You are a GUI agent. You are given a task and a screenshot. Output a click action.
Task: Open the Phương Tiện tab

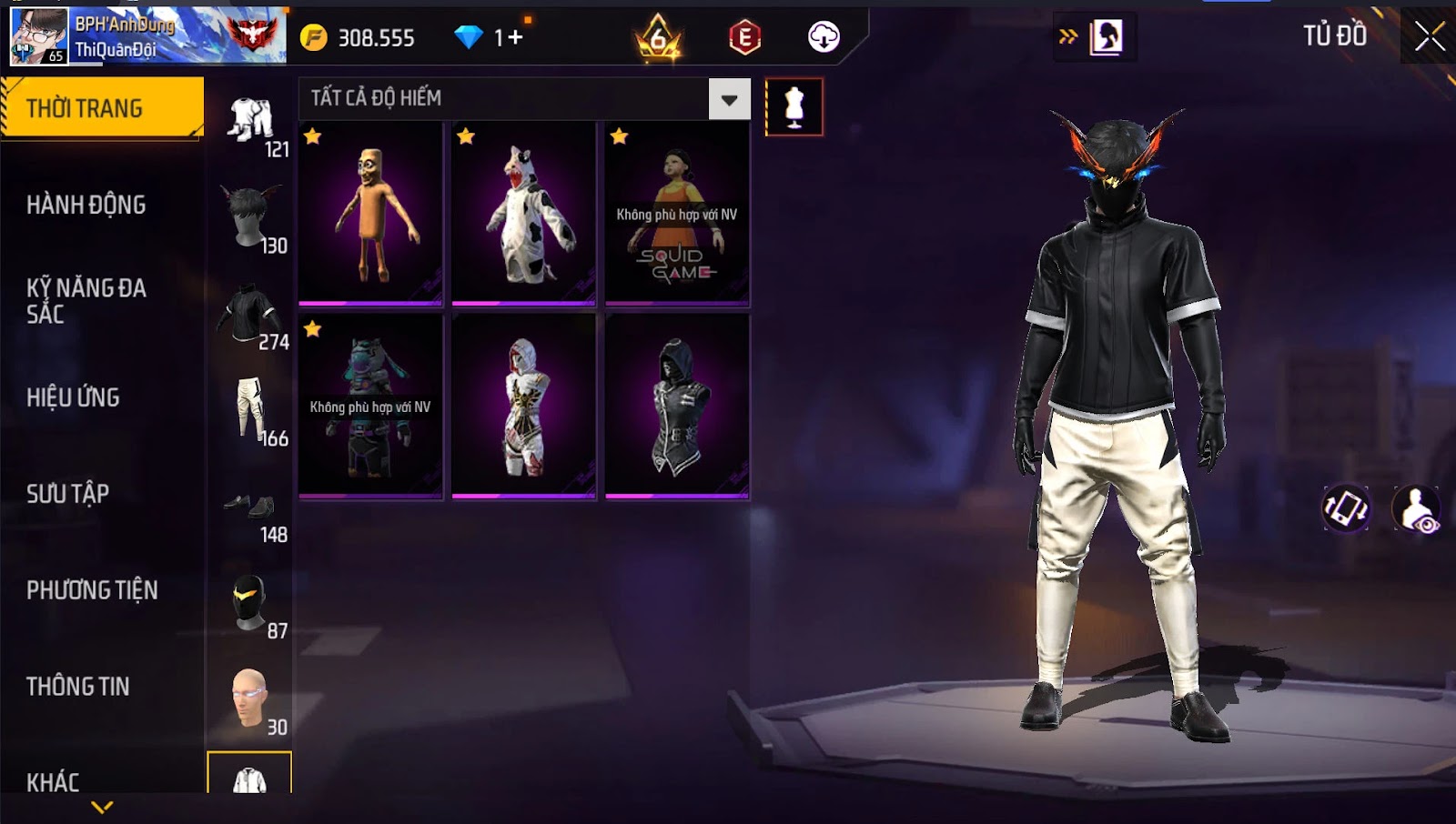[92, 590]
